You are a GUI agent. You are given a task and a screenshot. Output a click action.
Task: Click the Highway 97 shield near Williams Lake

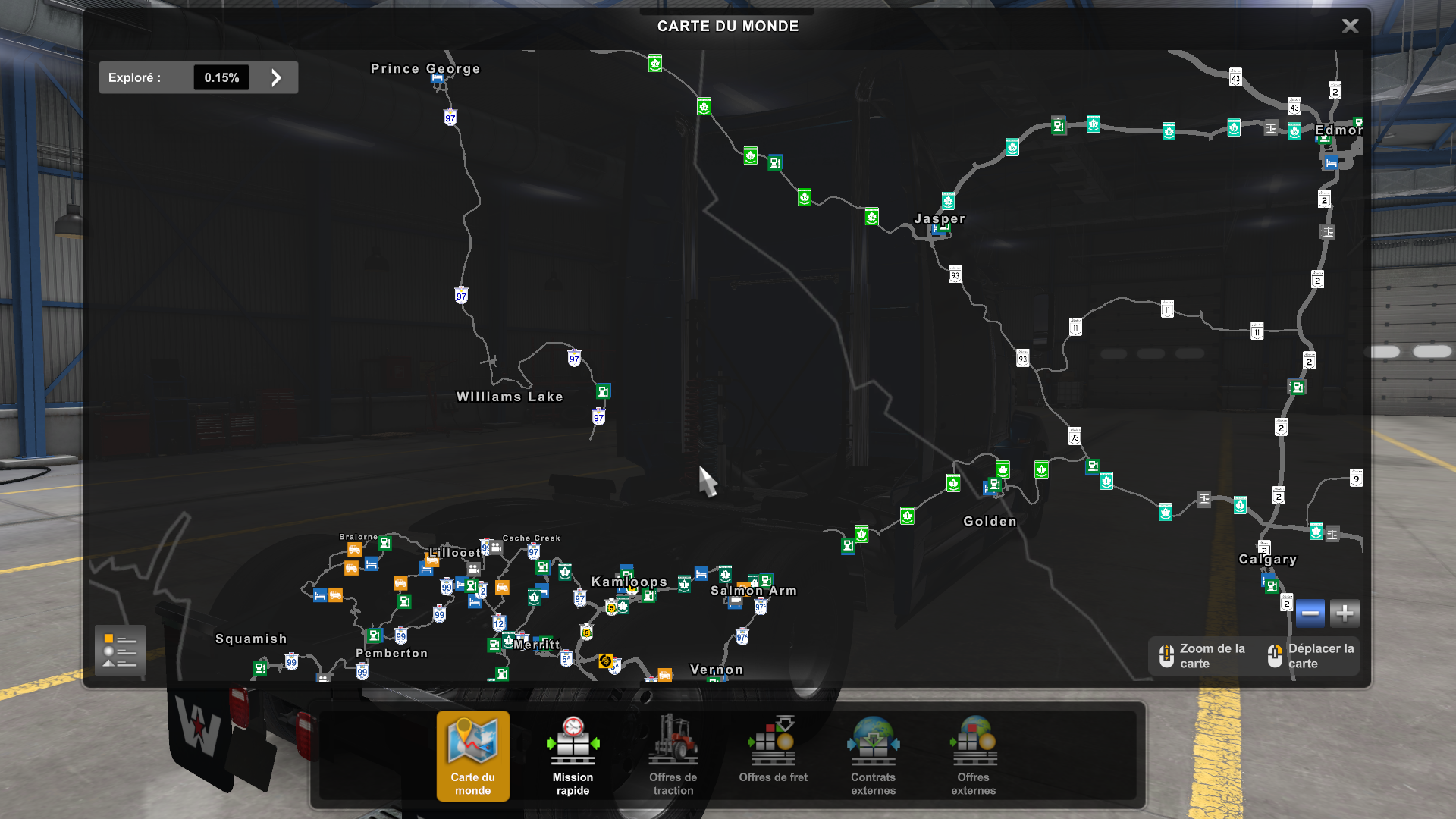click(x=598, y=416)
